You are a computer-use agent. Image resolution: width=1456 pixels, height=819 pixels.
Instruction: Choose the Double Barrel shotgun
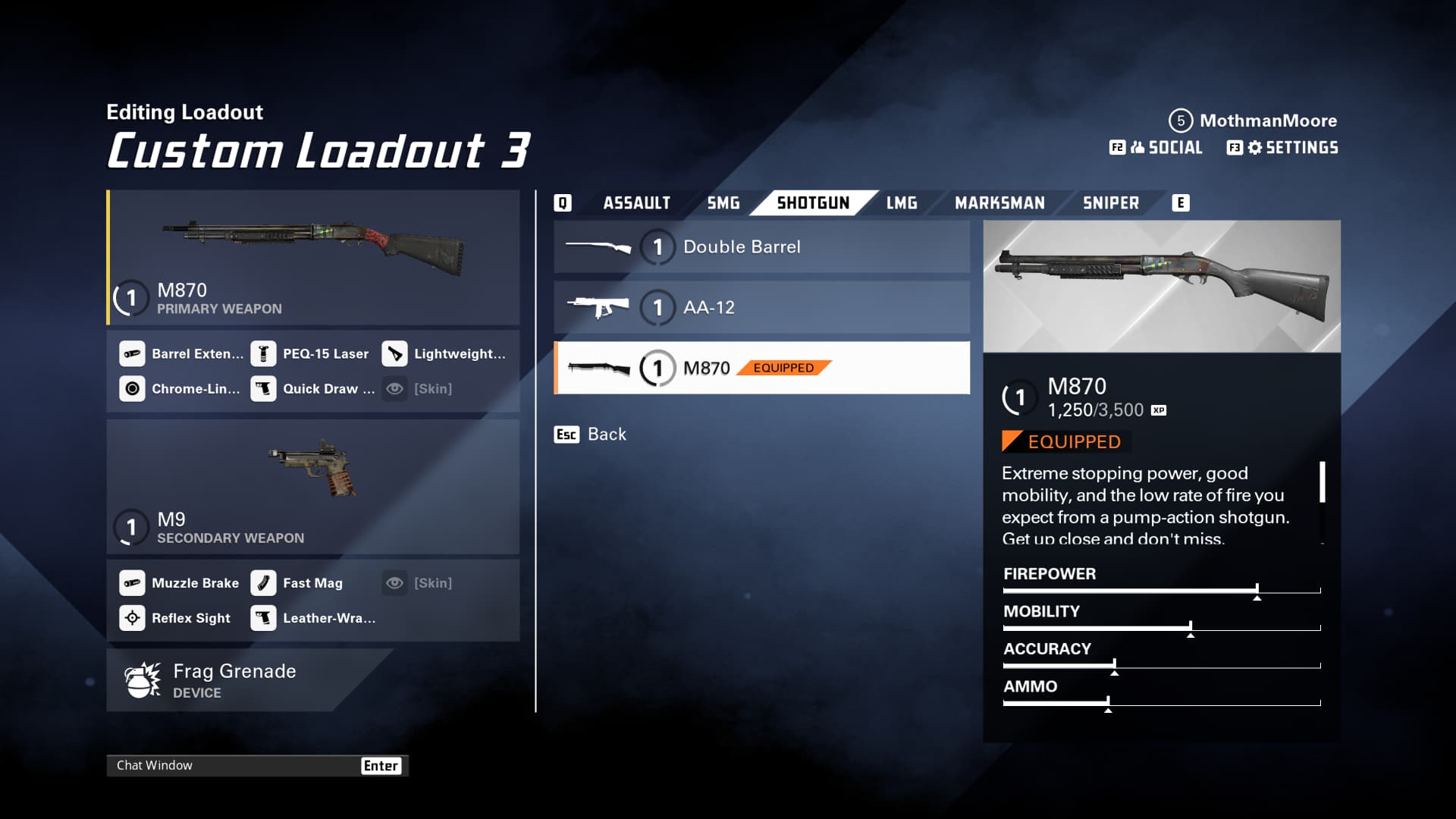(x=761, y=247)
